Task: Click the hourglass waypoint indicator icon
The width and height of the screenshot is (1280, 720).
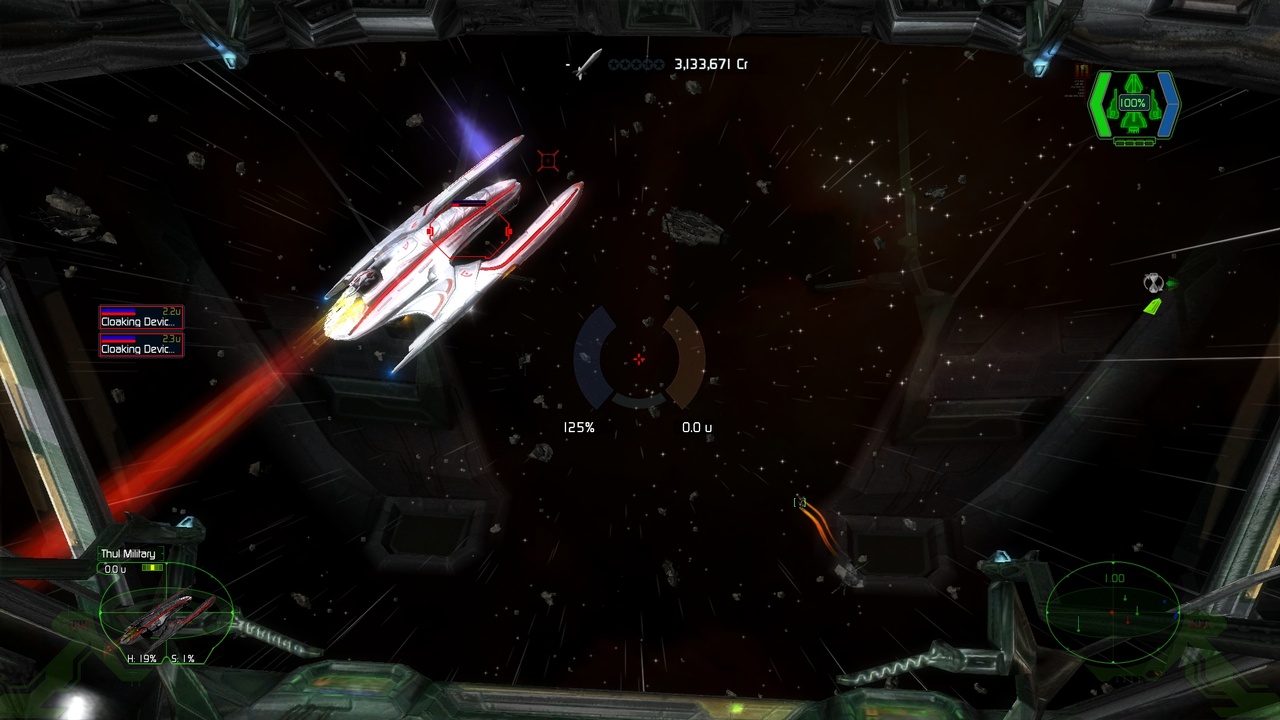Action: coord(1152,283)
